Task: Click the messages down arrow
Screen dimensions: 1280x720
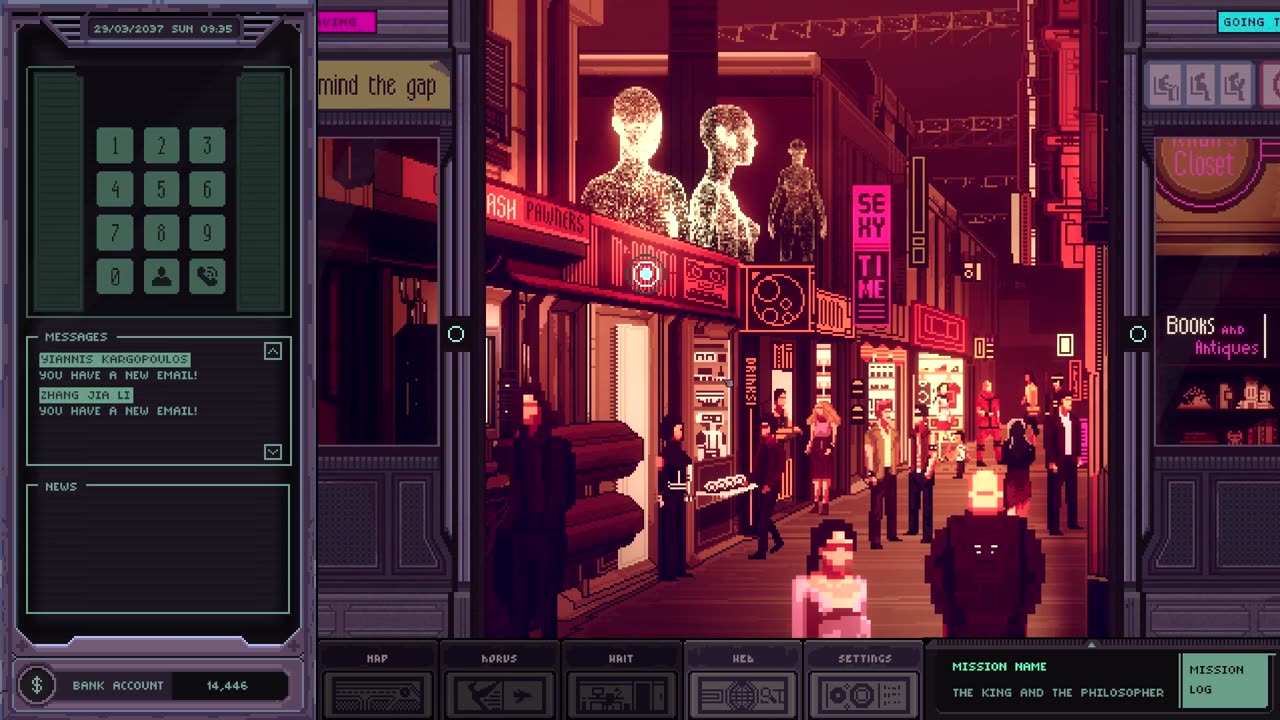Action: point(272,452)
